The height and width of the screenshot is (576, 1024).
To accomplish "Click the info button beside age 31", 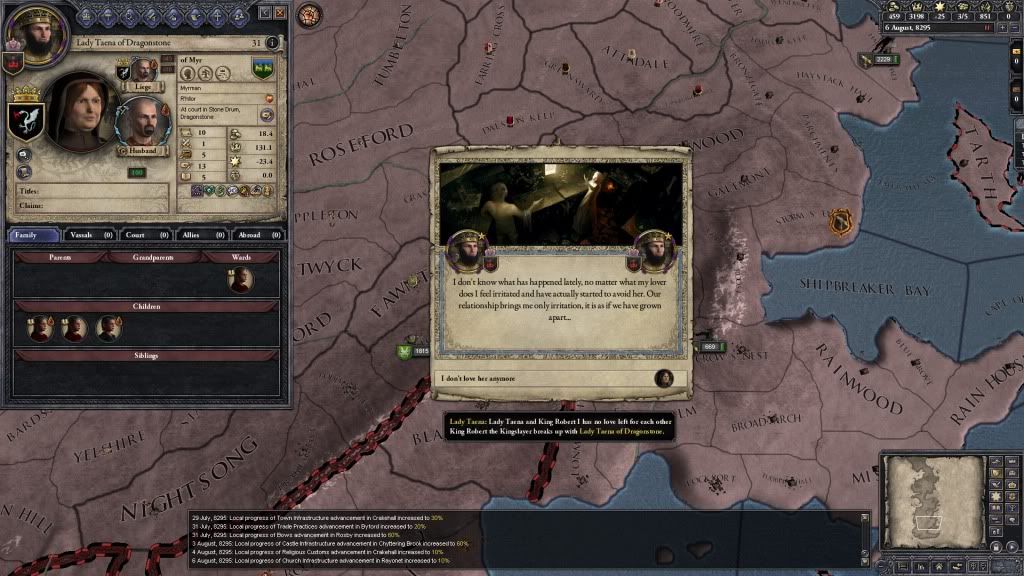I will pos(273,43).
